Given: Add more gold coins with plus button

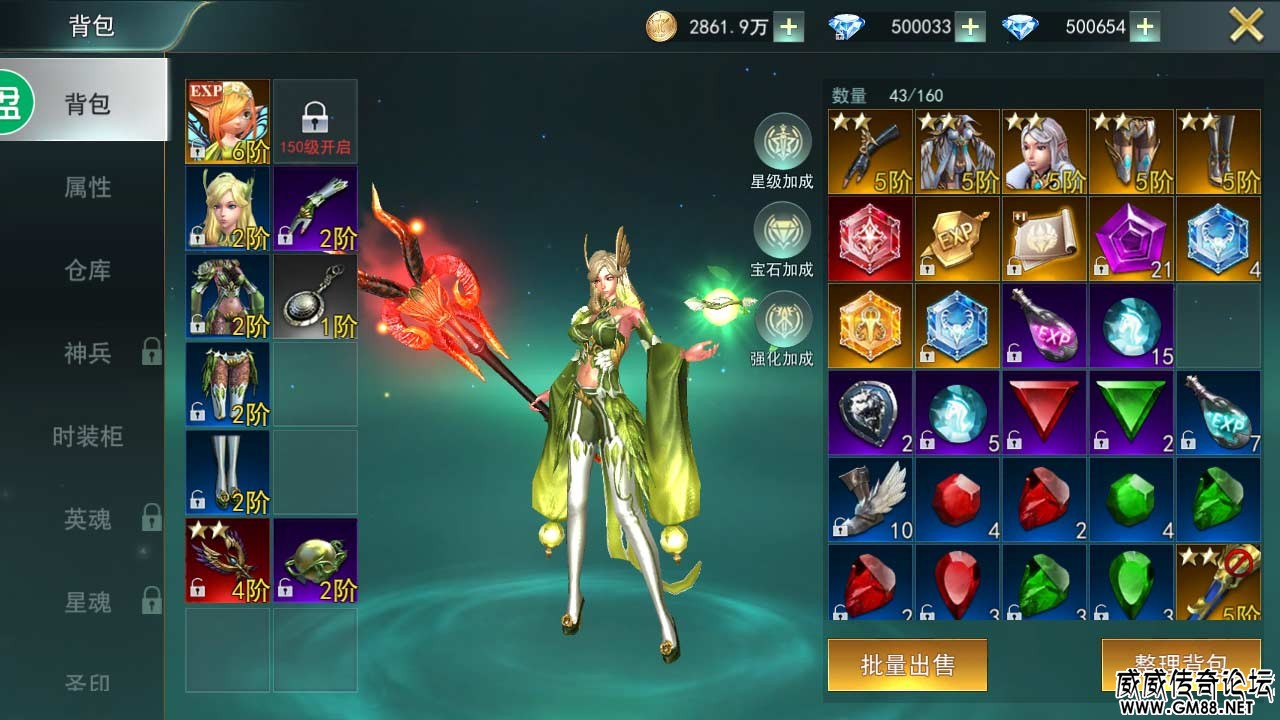Looking at the screenshot, I should (788, 27).
